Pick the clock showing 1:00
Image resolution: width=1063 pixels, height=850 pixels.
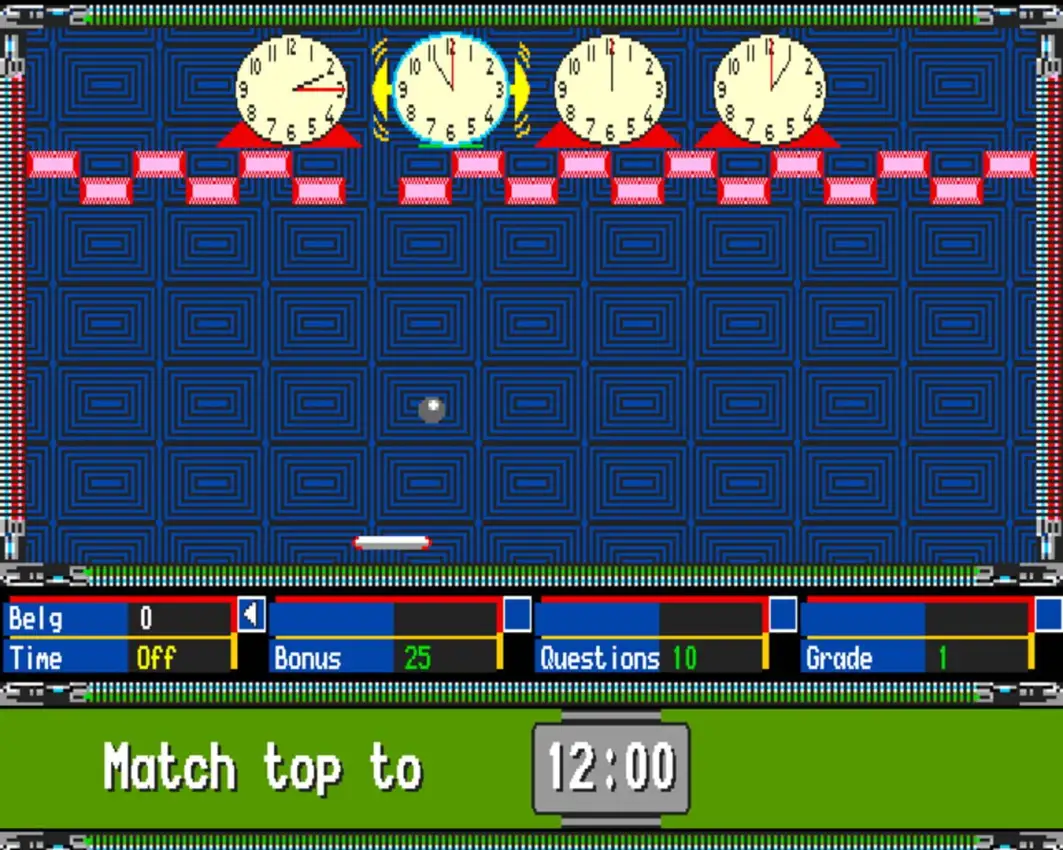(x=769, y=89)
